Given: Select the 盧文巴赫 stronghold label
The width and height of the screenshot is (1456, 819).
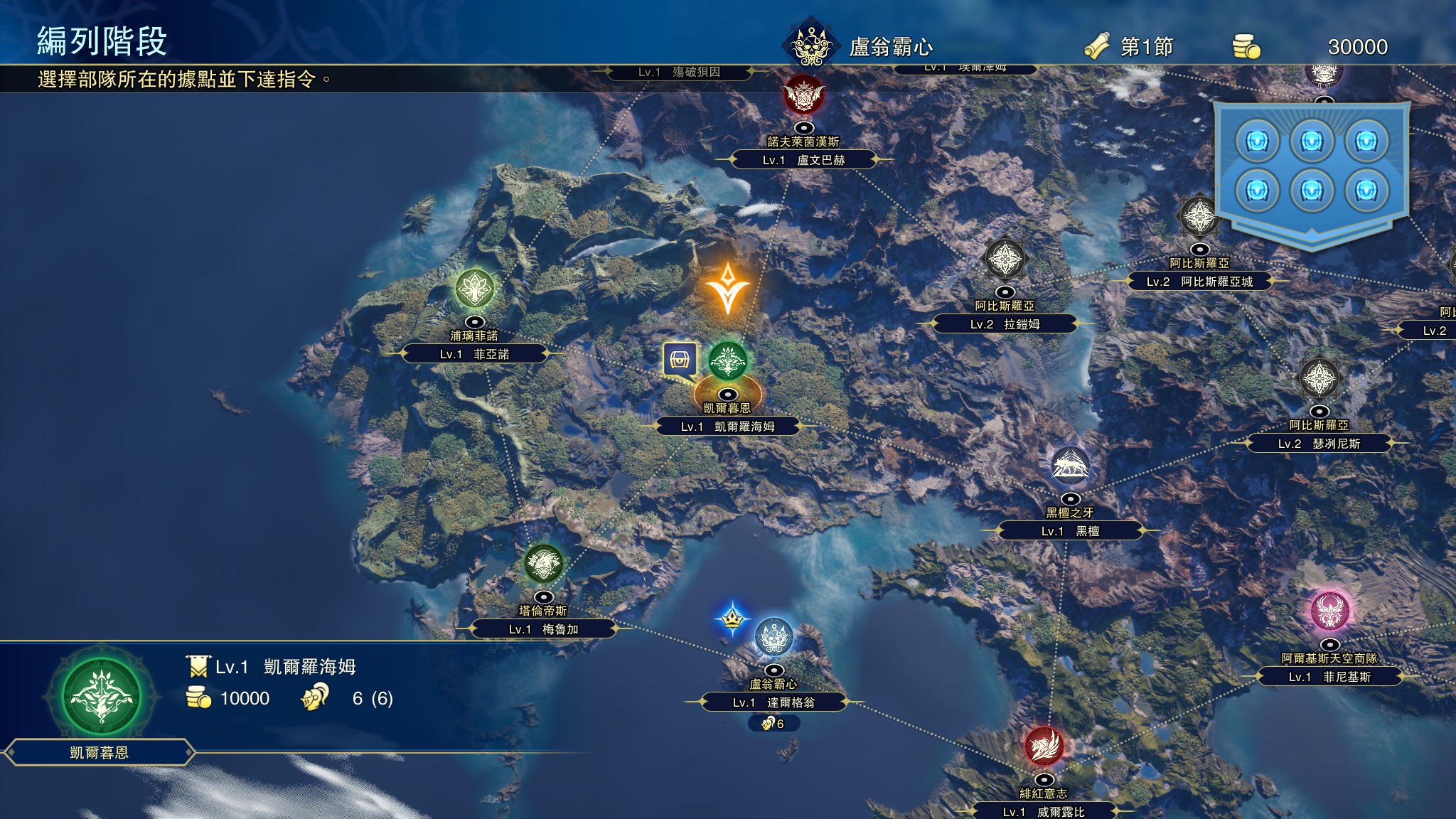Looking at the screenshot, I should pyautogui.click(x=803, y=160).
